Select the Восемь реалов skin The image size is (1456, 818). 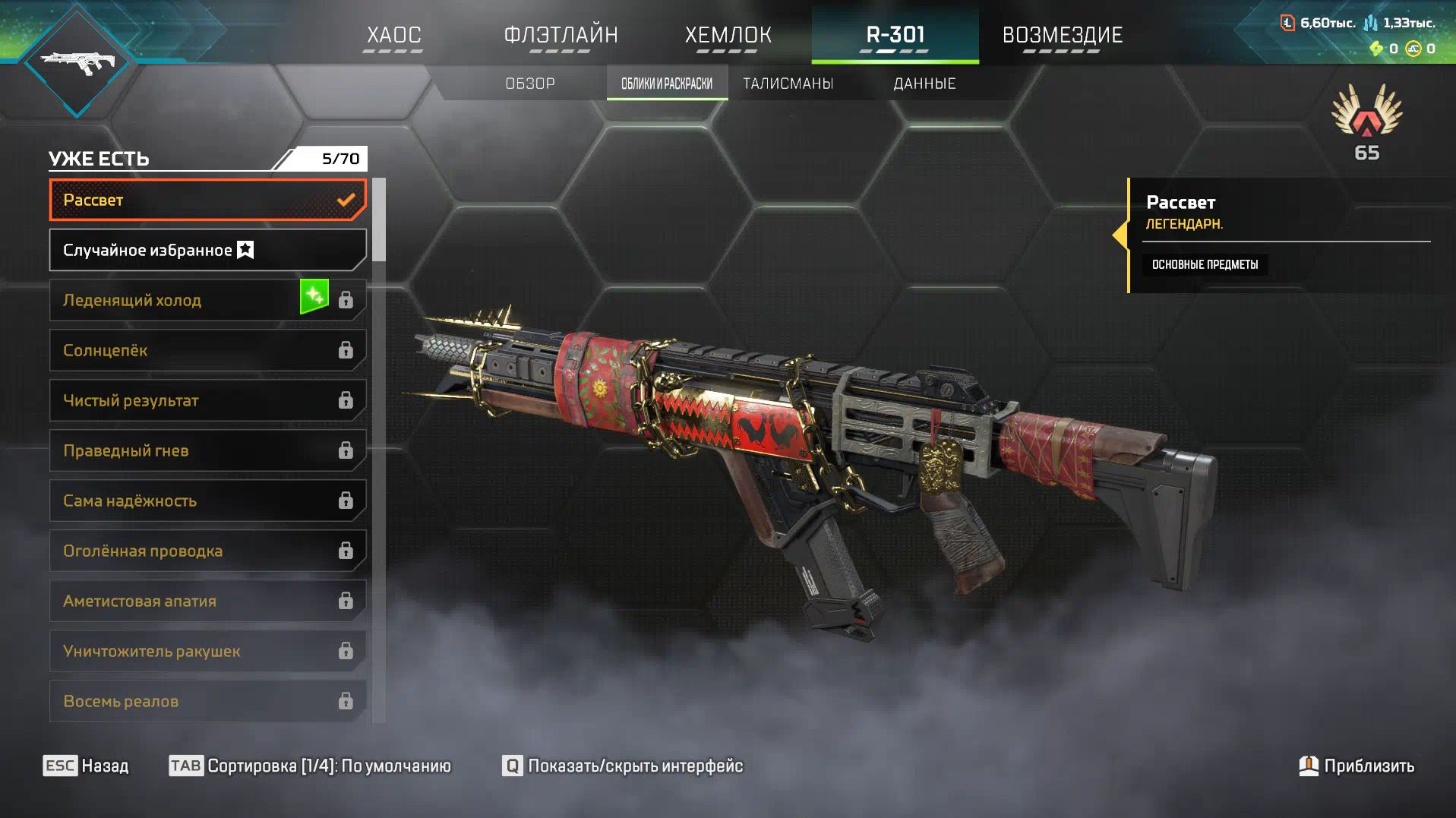click(x=207, y=701)
